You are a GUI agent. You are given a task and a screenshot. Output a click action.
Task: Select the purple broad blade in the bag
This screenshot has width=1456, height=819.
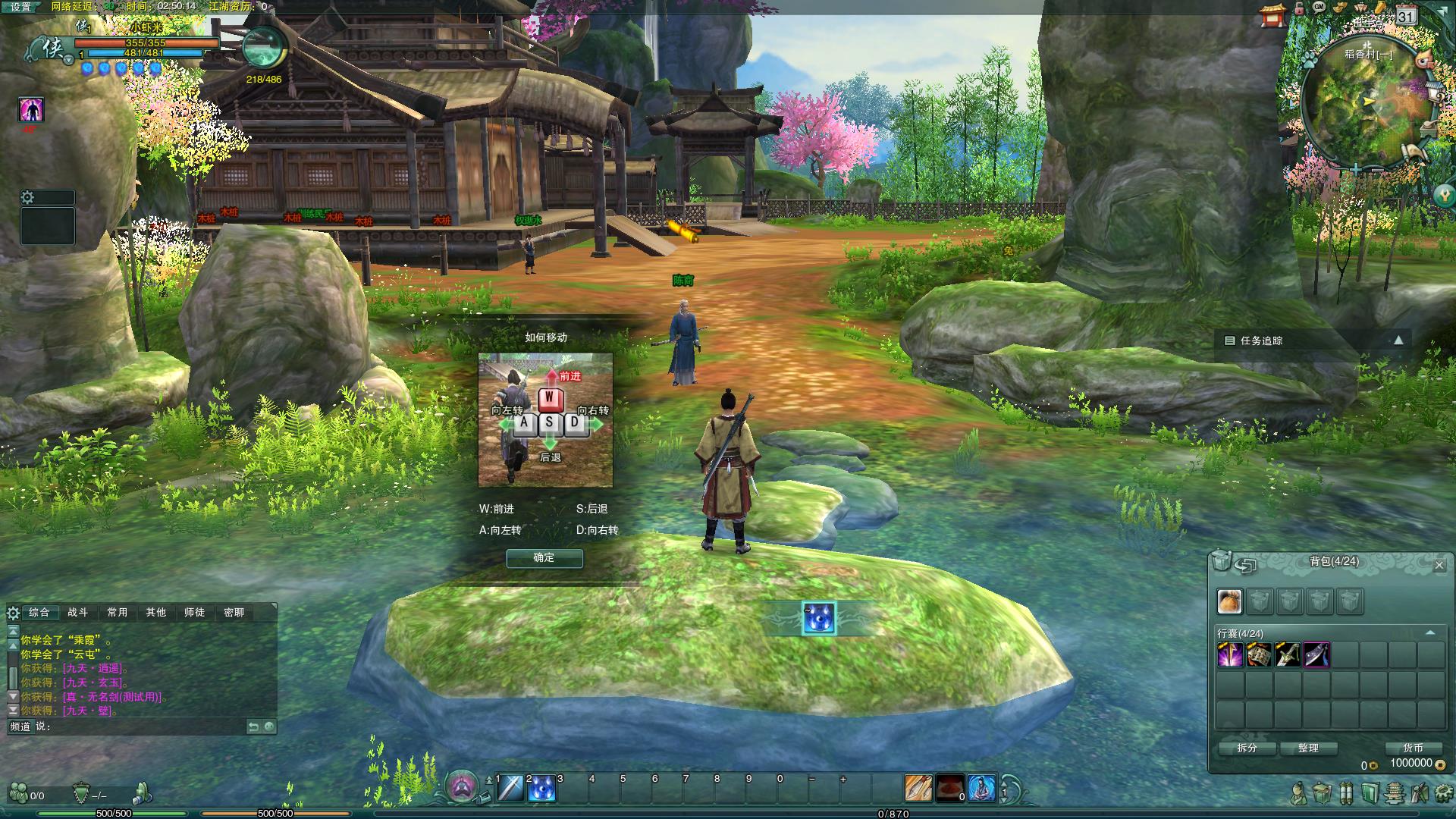tap(1316, 654)
